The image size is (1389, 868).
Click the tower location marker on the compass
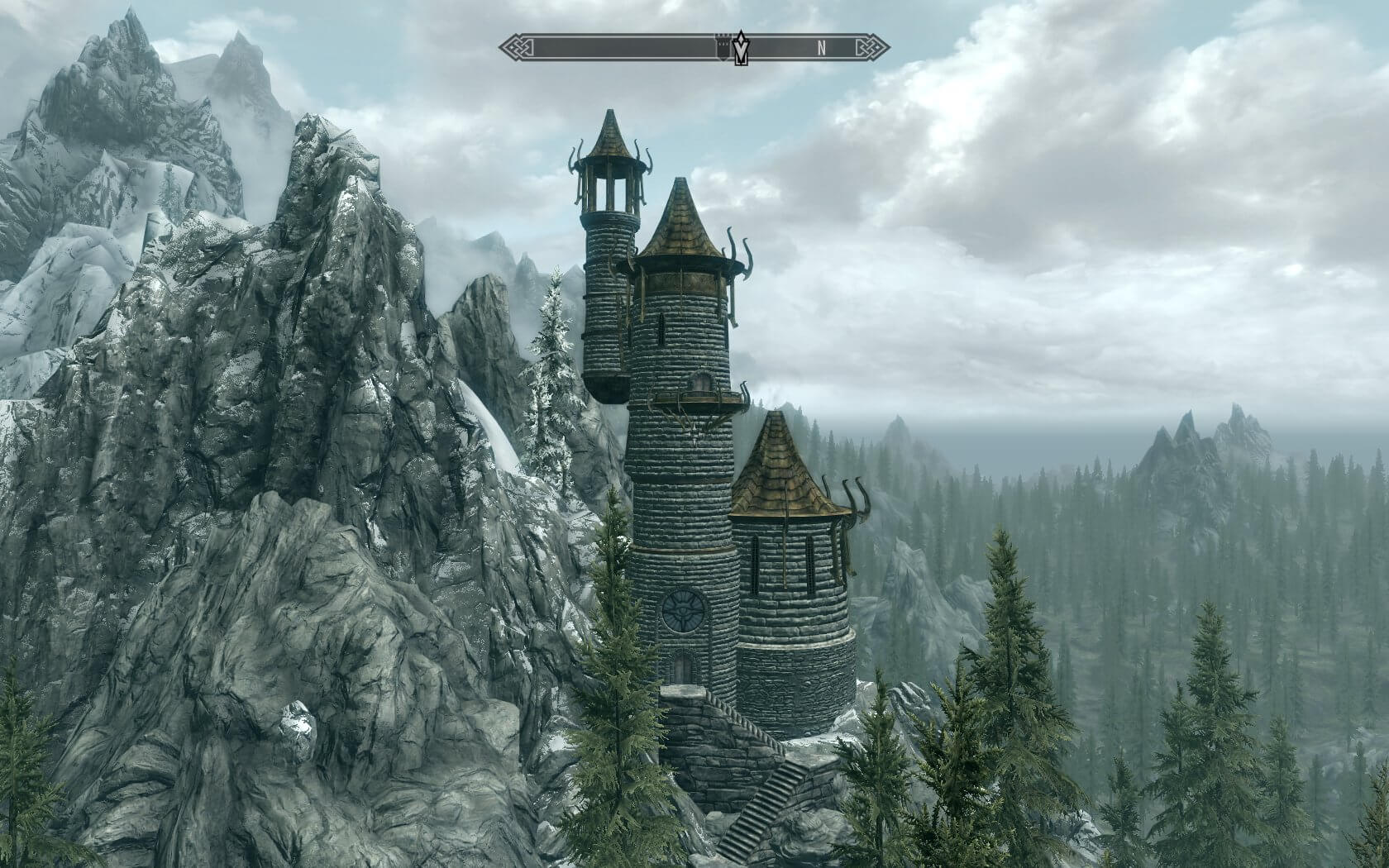point(723,48)
